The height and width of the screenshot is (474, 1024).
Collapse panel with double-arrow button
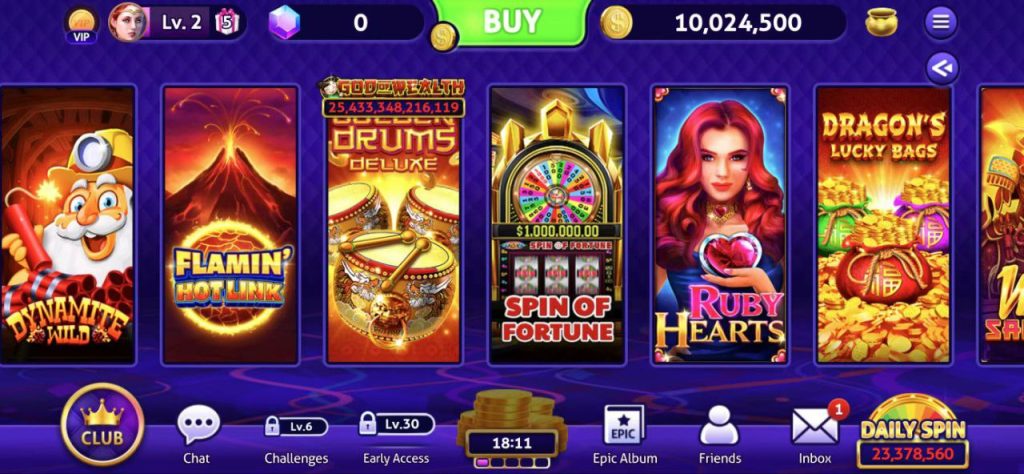tap(942, 67)
